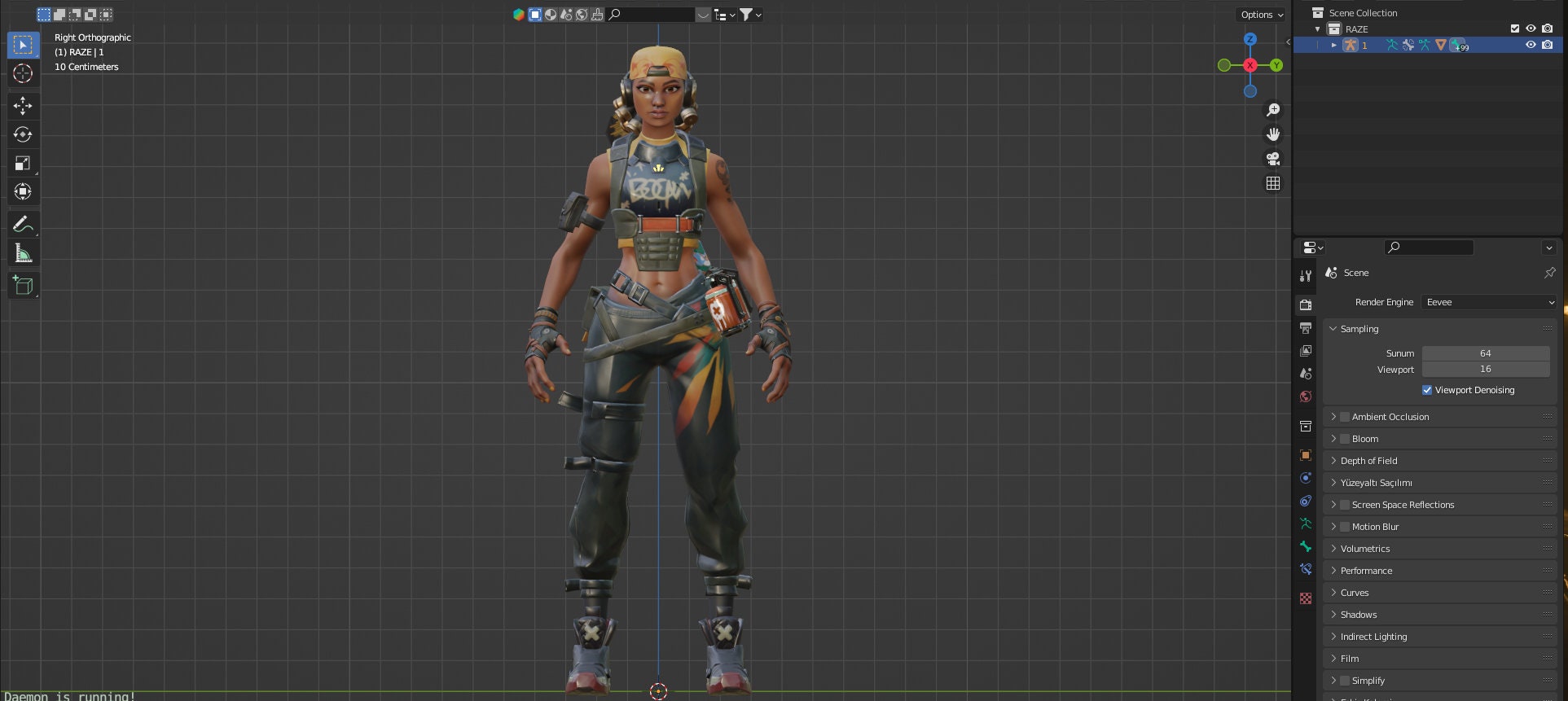The height and width of the screenshot is (701, 1568).
Task: Hide the RAZE collection with the eye toggle
Action: pos(1531,28)
